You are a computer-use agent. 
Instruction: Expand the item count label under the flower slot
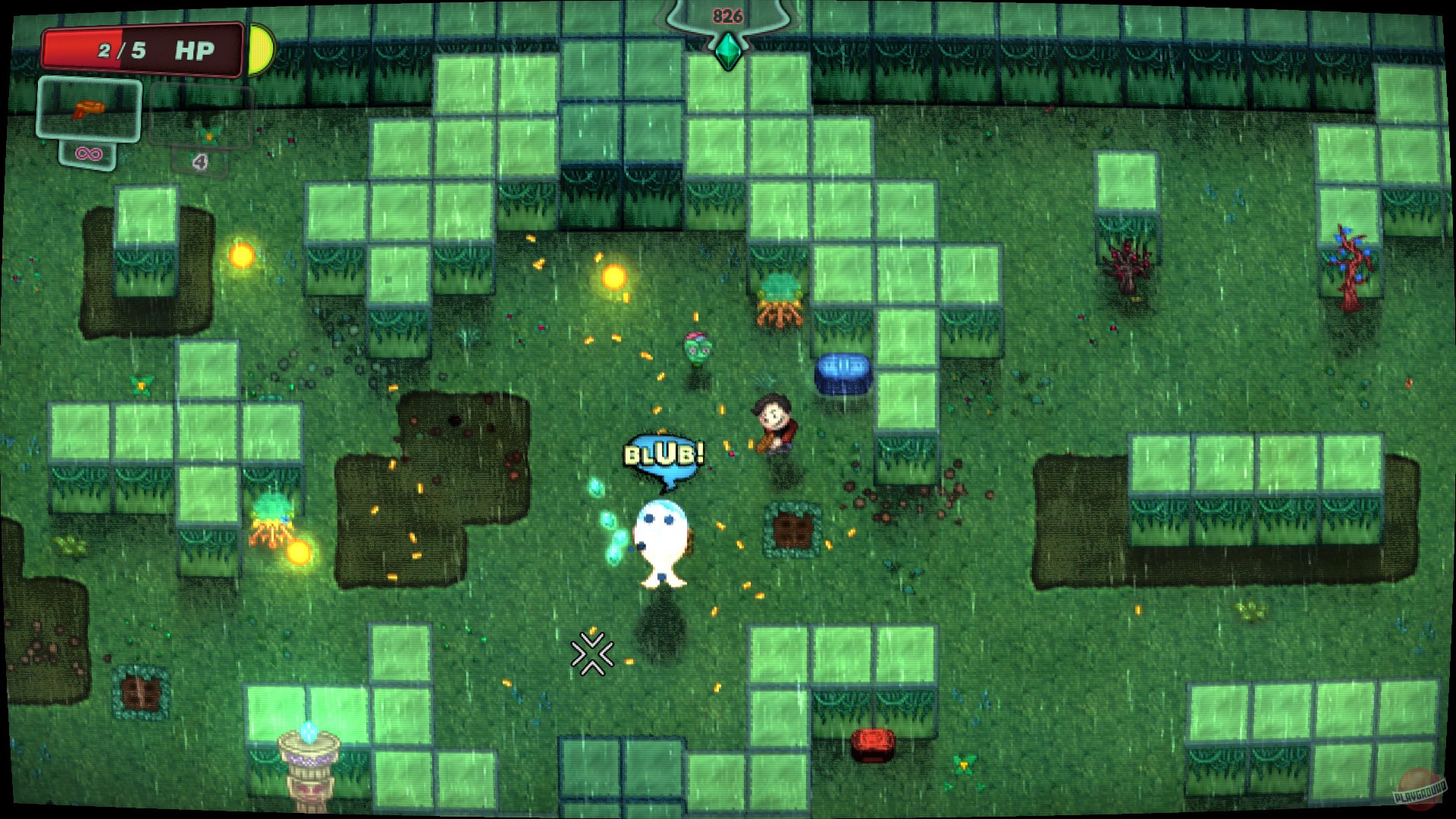[199, 162]
